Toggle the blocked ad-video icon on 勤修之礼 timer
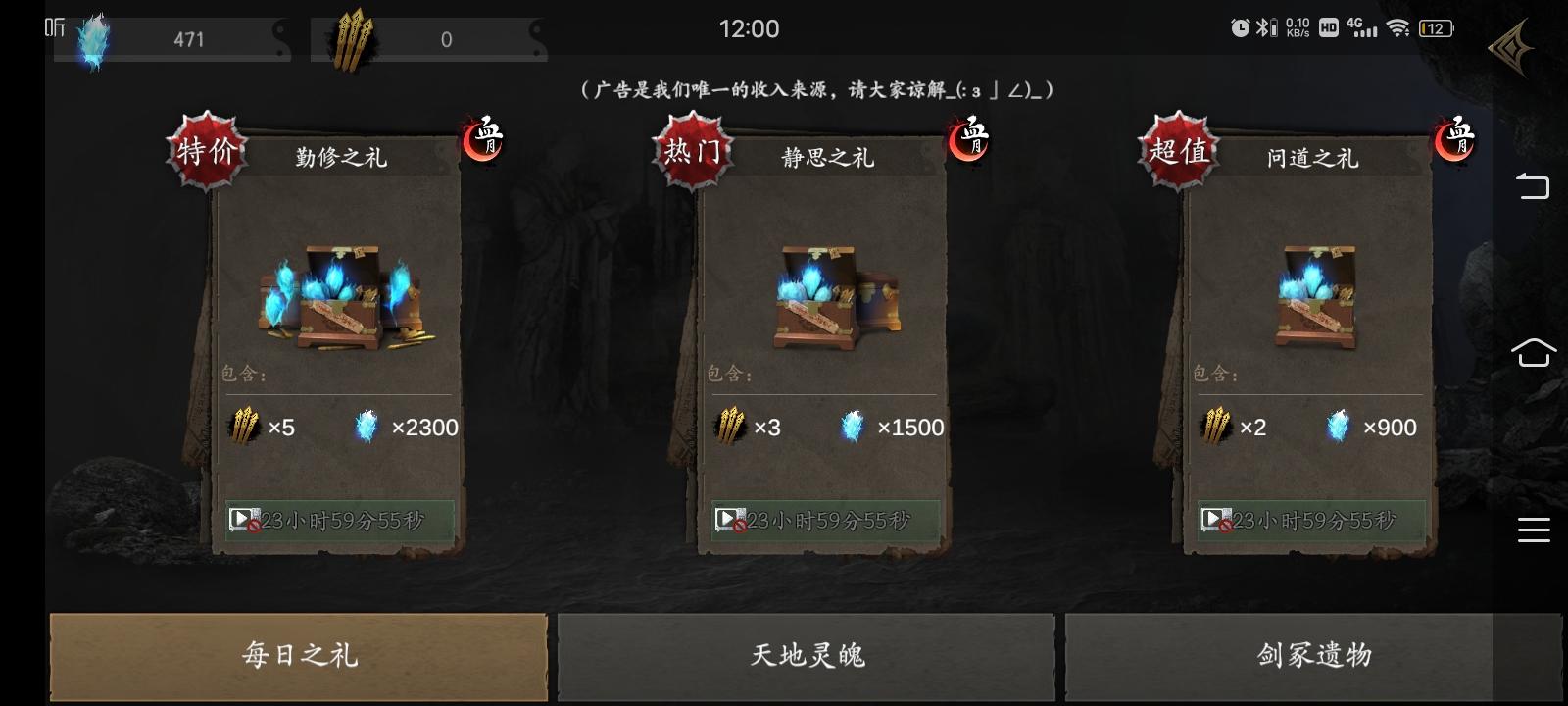 (x=245, y=520)
